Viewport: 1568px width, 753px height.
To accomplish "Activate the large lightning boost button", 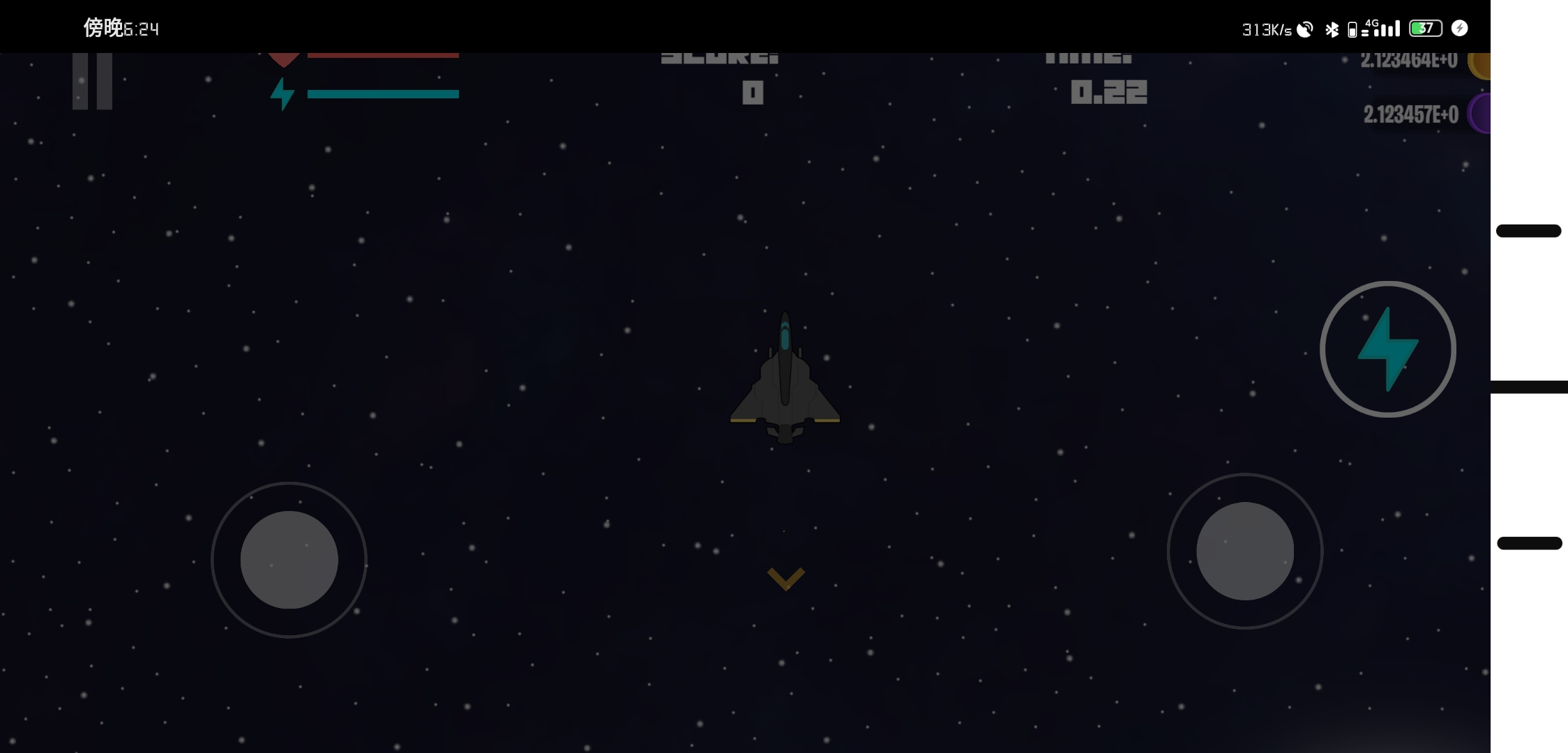I will [1388, 347].
